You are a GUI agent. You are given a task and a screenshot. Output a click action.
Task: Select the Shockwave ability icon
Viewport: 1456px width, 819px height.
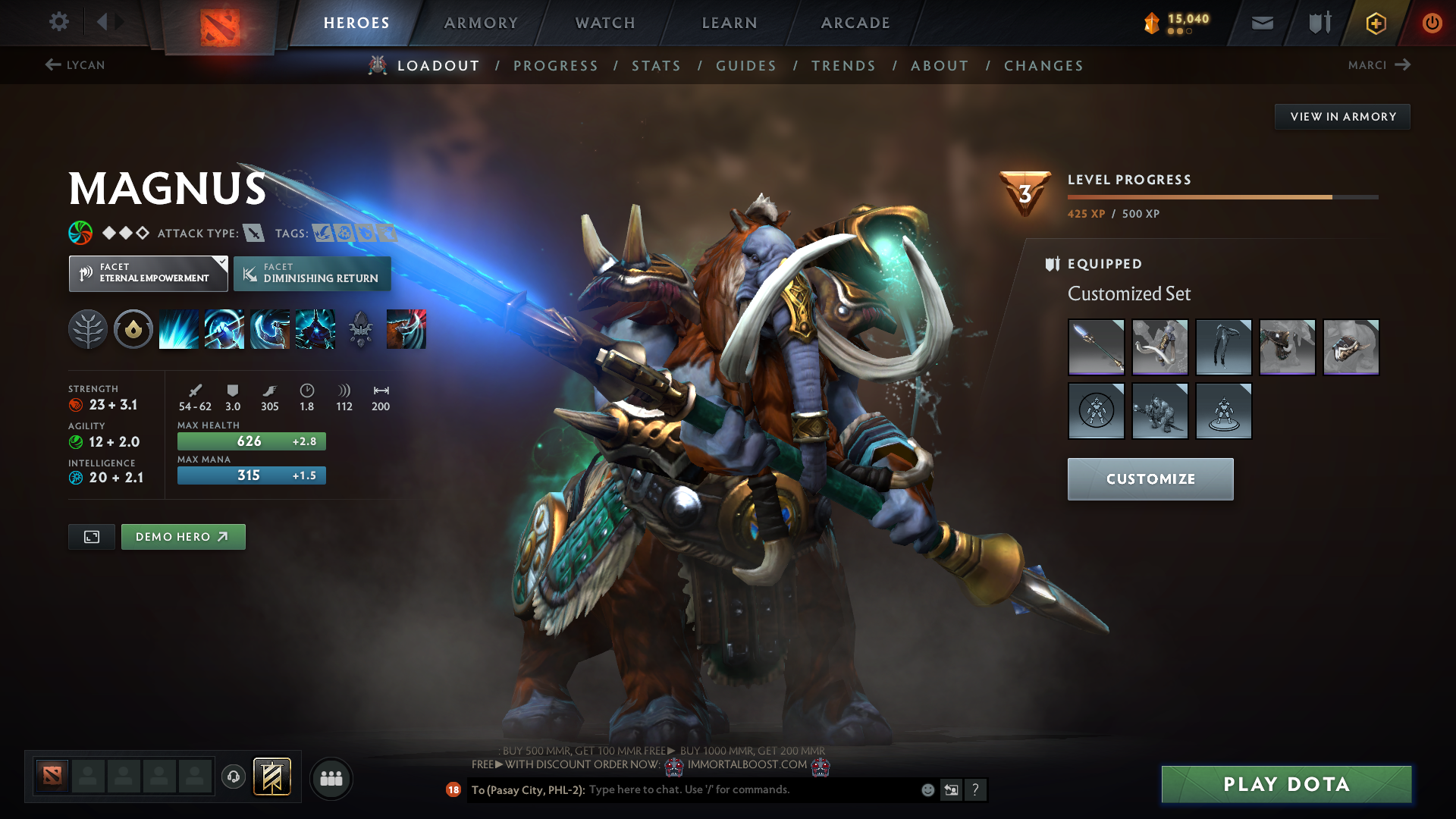click(178, 329)
